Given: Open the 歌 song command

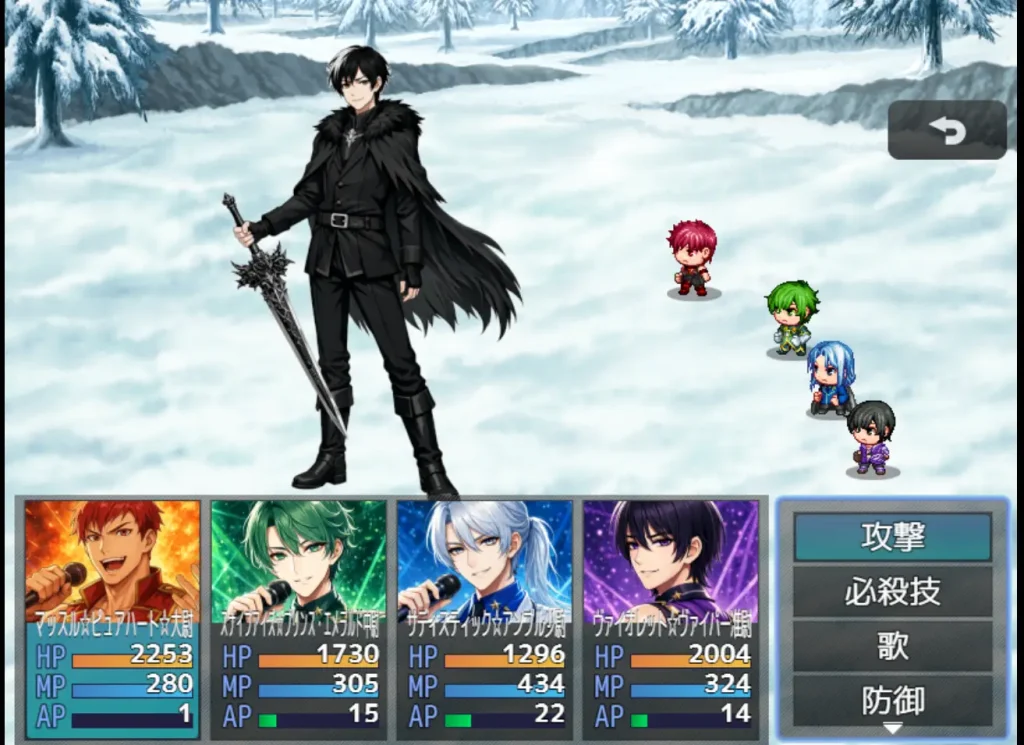Looking at the screenshot, I should click(892, 646).
